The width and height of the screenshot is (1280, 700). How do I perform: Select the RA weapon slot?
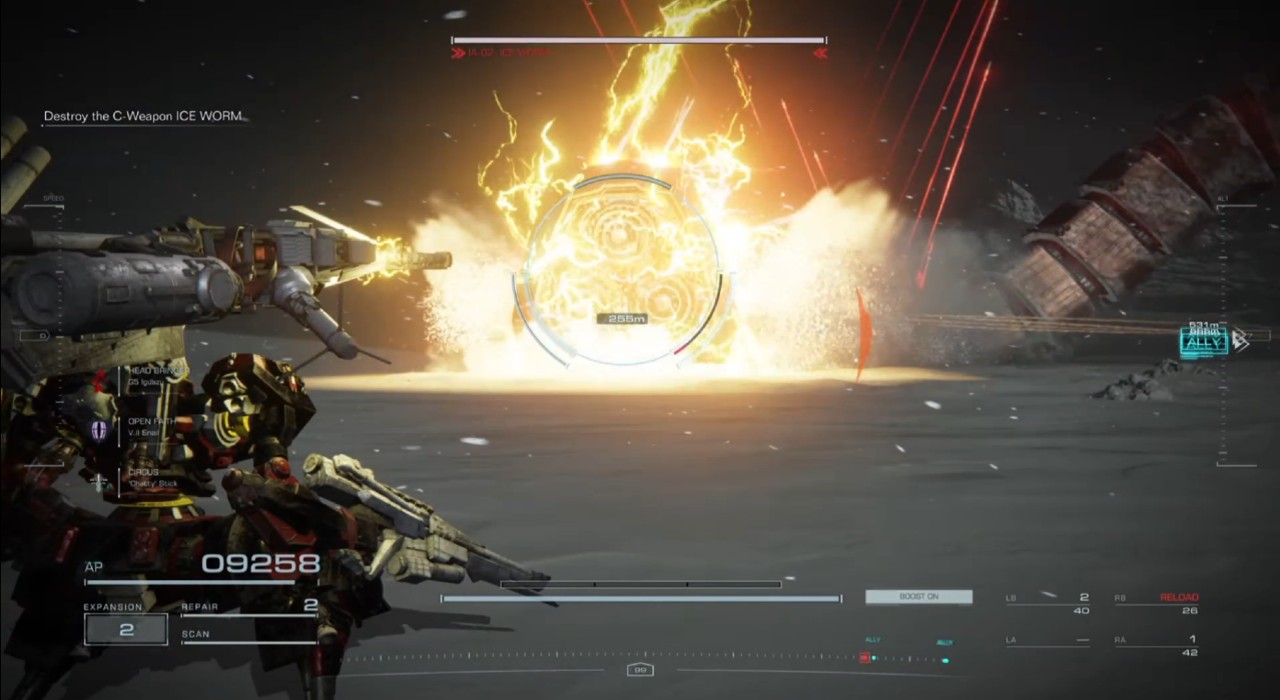click(x=1157, y=645)
